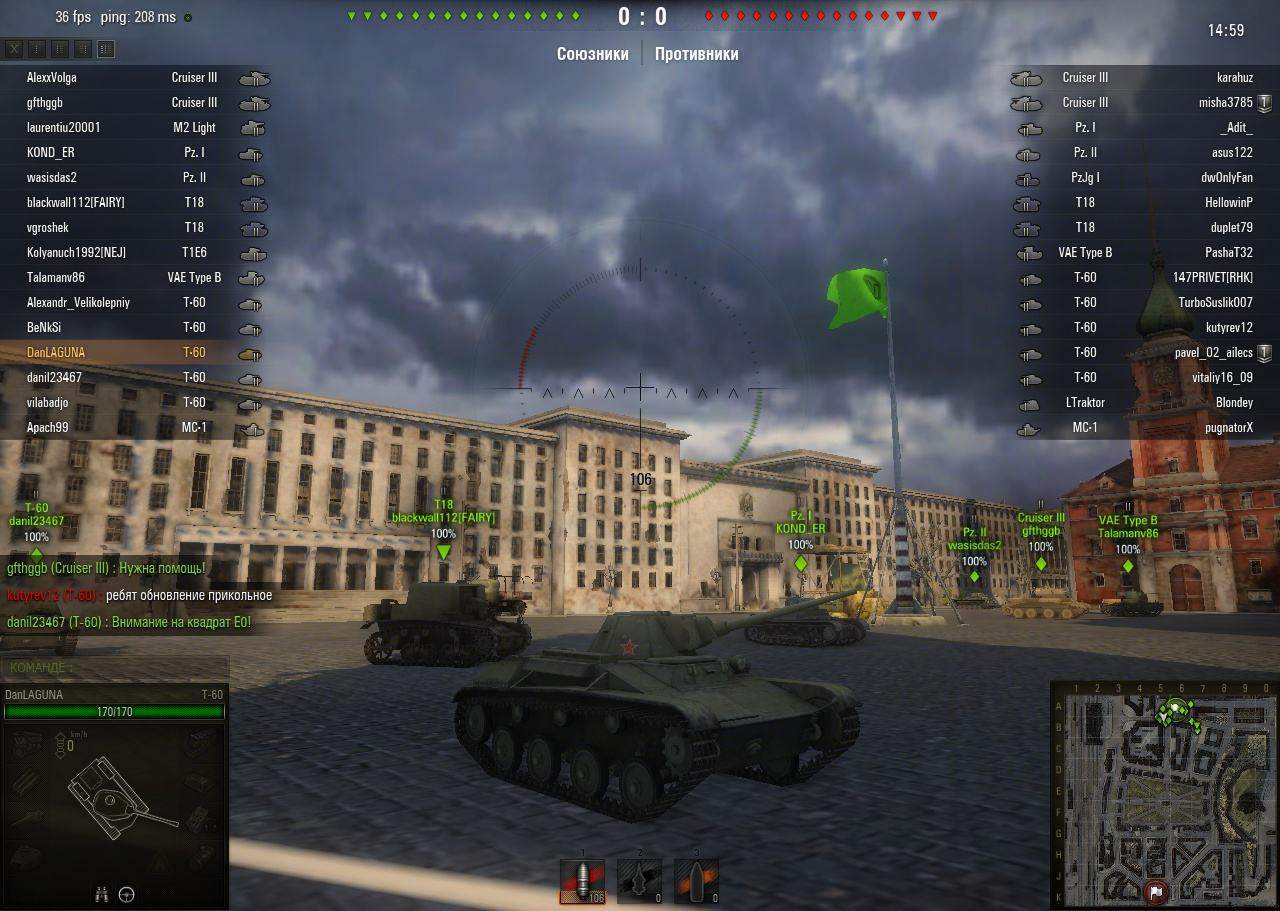Viewport: 1280px width, 911px height.
Task: Click the binoculars icon on damage panel
Action: tap(102, 894)
